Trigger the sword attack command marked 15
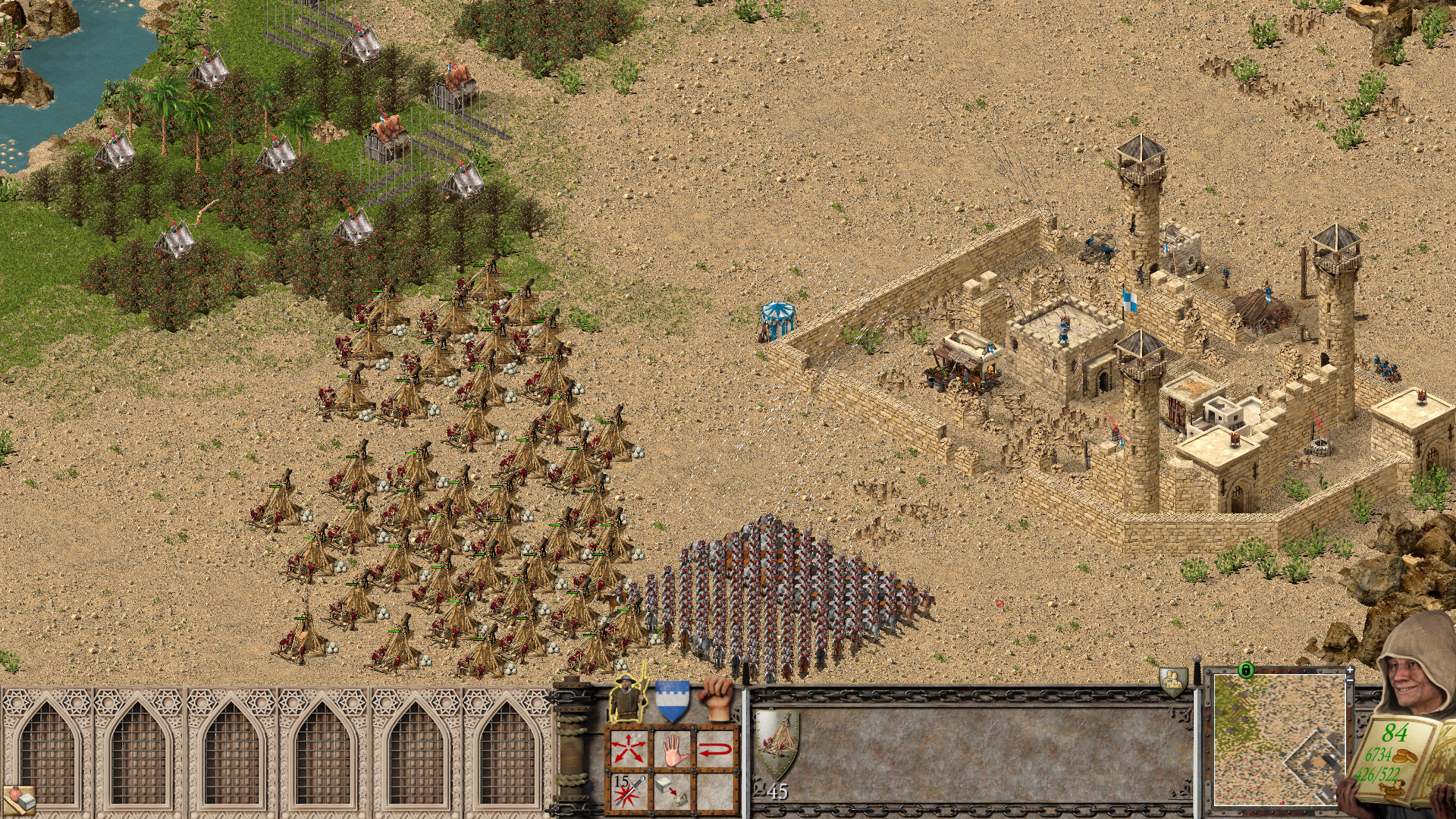This screenshot has height=819, width=1456. 629,791
